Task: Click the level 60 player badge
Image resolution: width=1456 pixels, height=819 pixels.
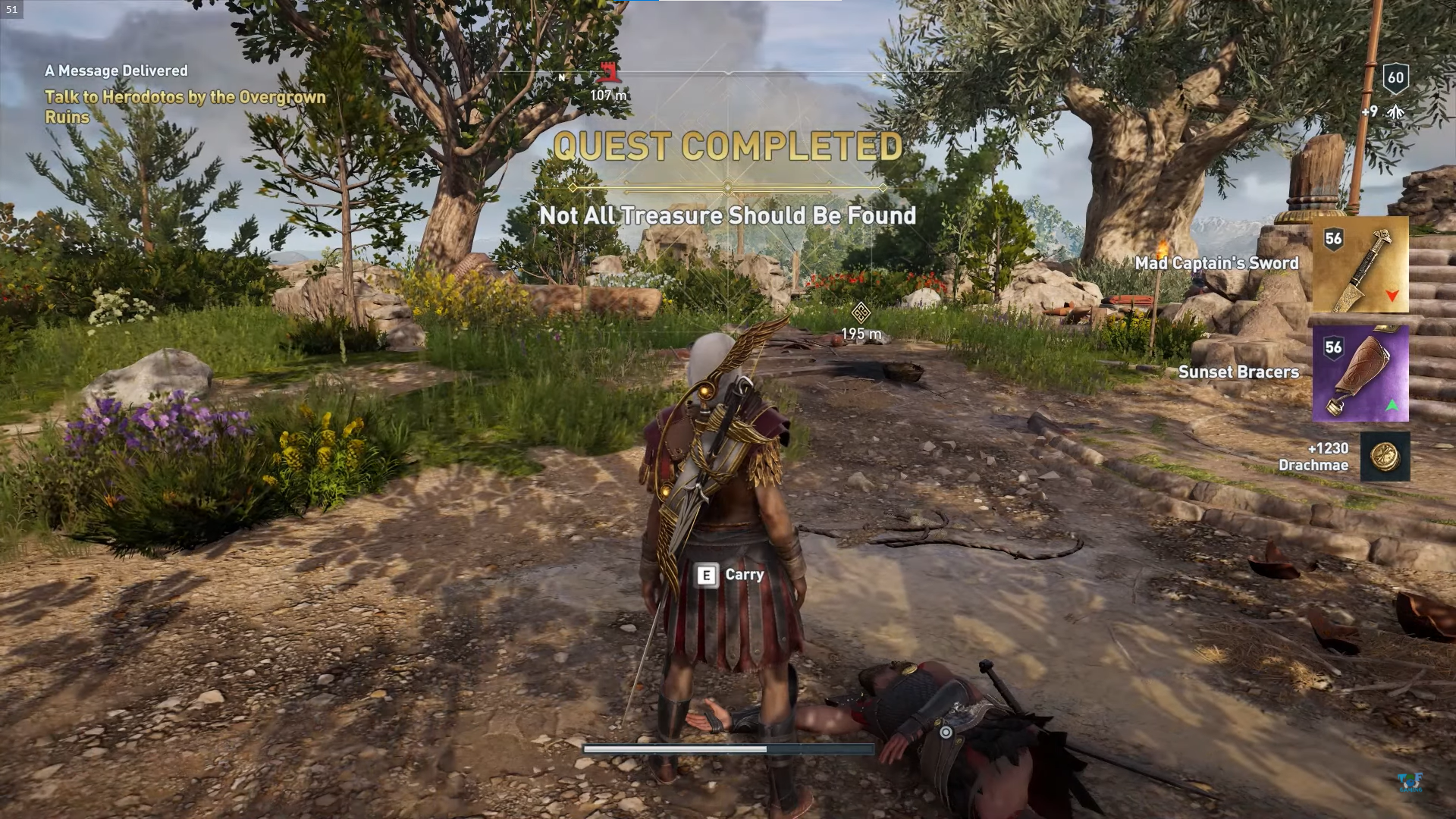Action: 1395,77
